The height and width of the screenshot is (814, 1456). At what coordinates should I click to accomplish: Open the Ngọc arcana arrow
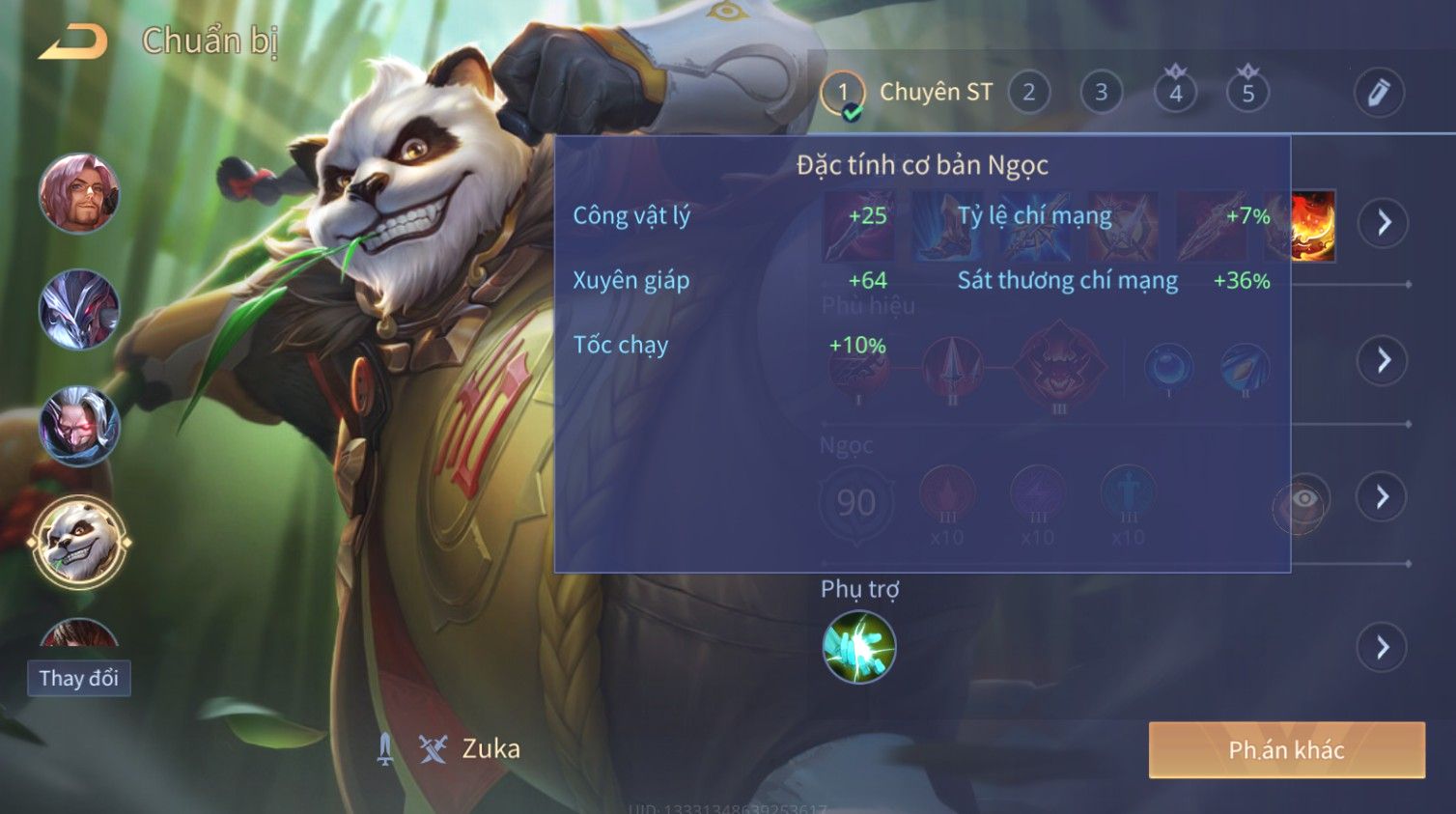1382,497
